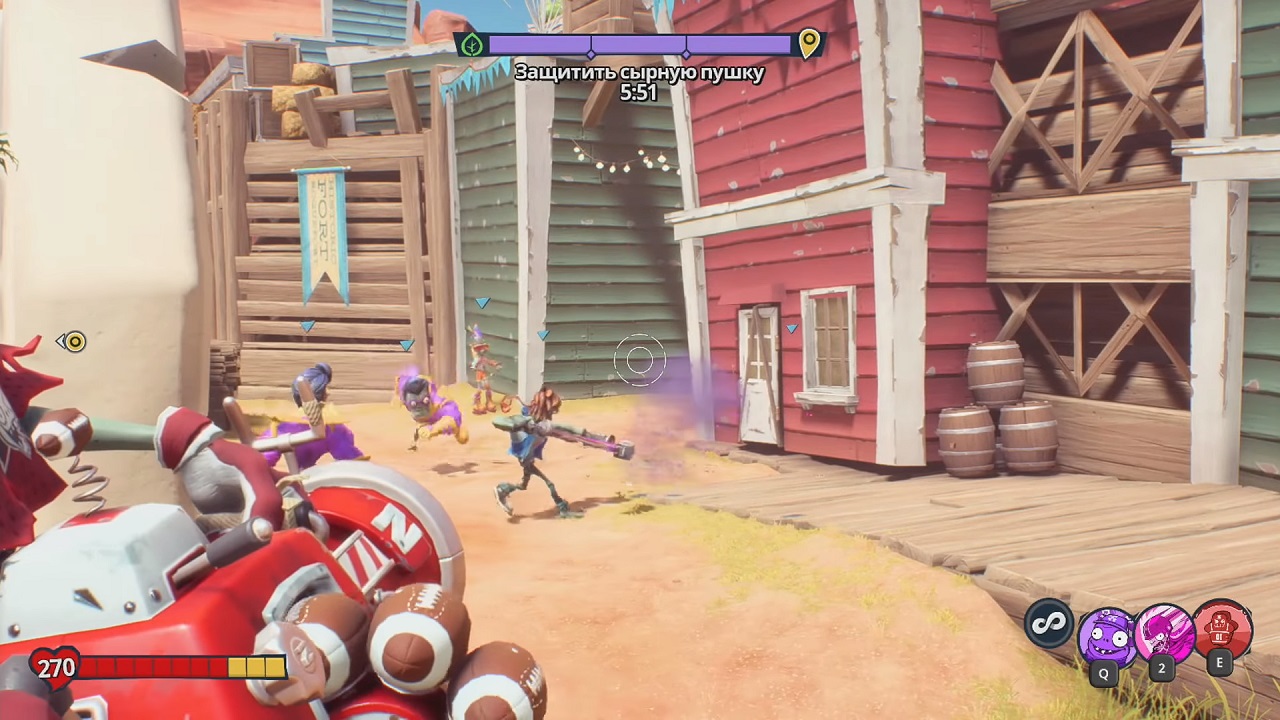Trigger the red tackle dummy ability
Screen dimensions: 1280x720
[x=1221, y=629]
